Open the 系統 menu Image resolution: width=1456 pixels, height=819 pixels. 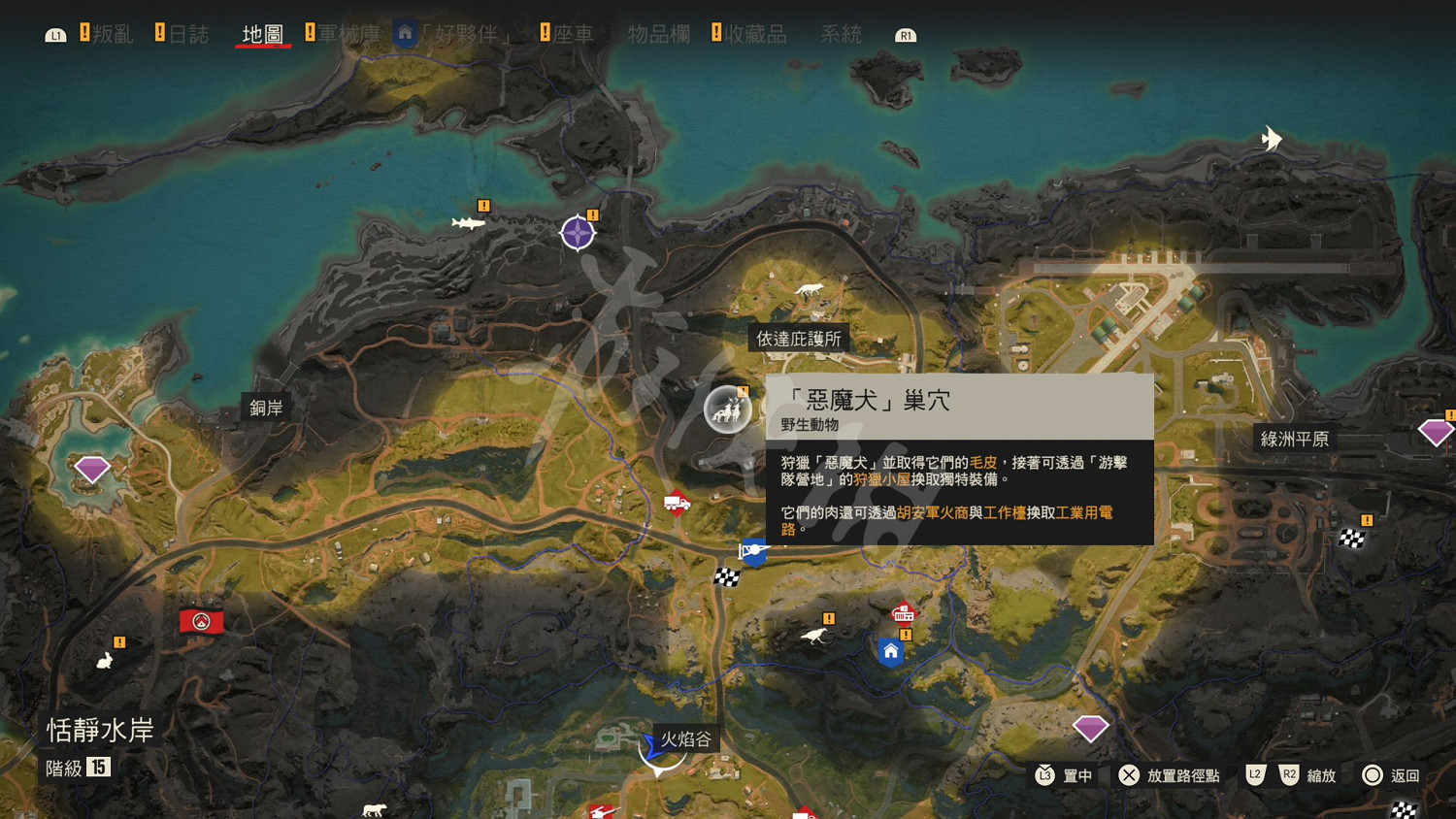pos(841,34)
